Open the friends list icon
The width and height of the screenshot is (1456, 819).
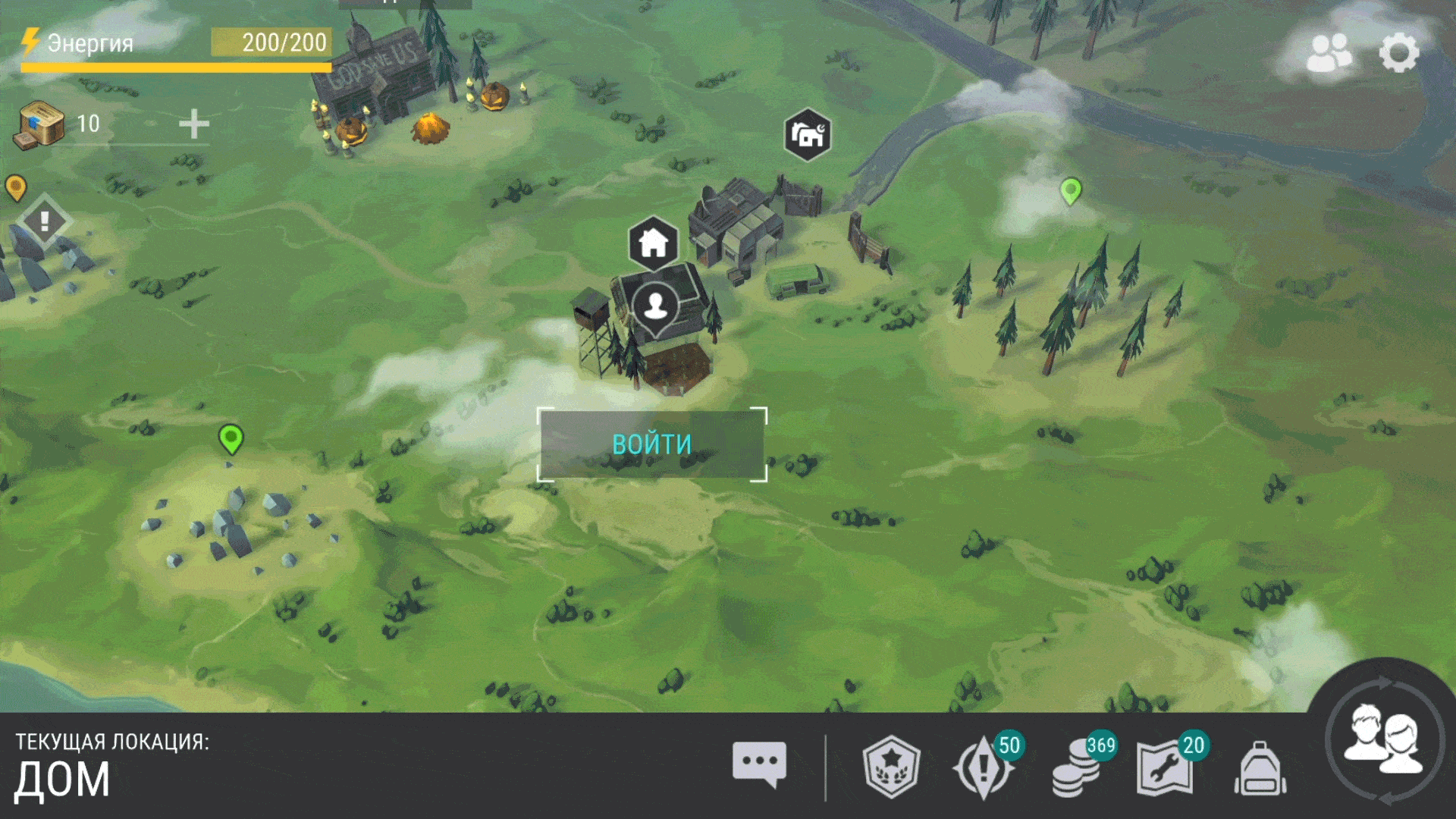tap(1329, 53)
